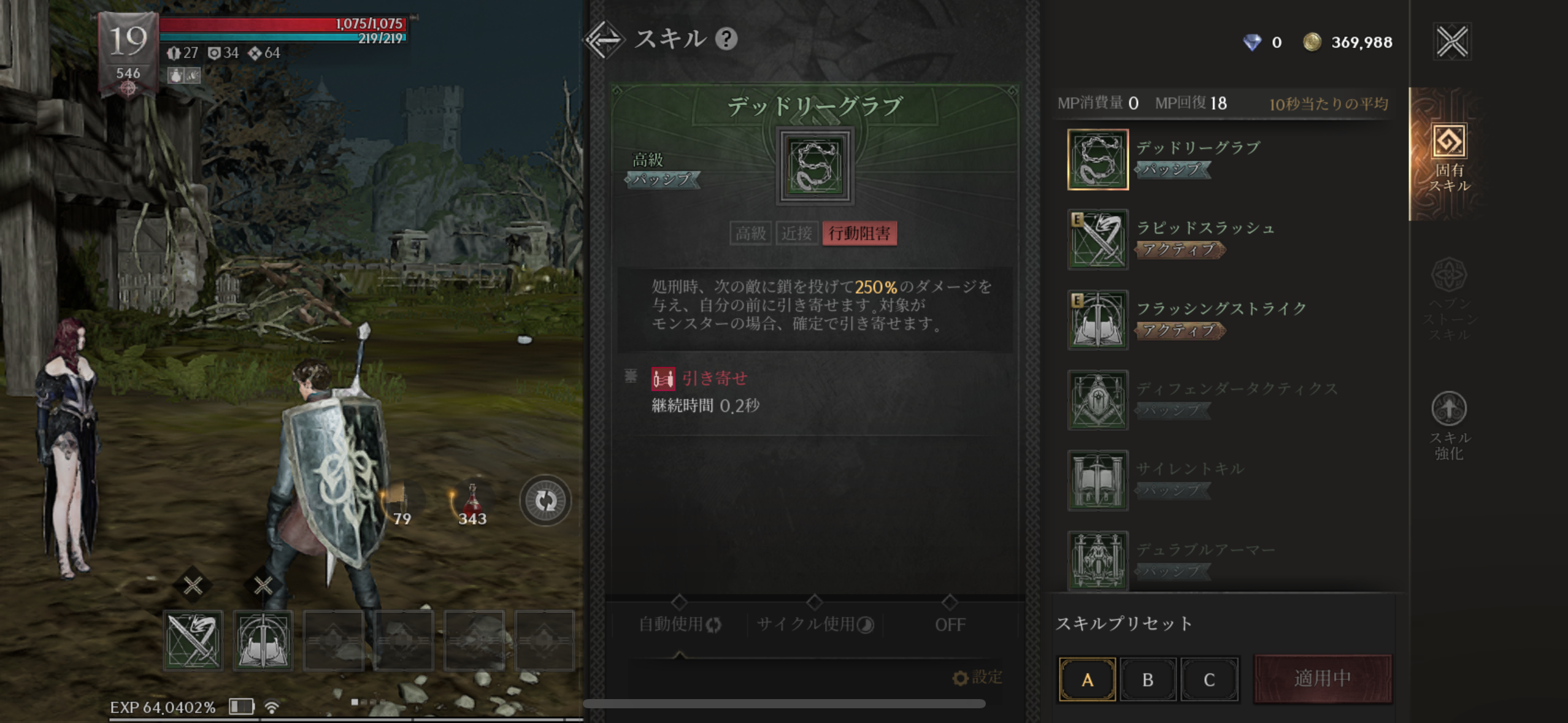Screen dimensions: 1568x723
Task: Select skill preset B
Action: coord(1148,679)
